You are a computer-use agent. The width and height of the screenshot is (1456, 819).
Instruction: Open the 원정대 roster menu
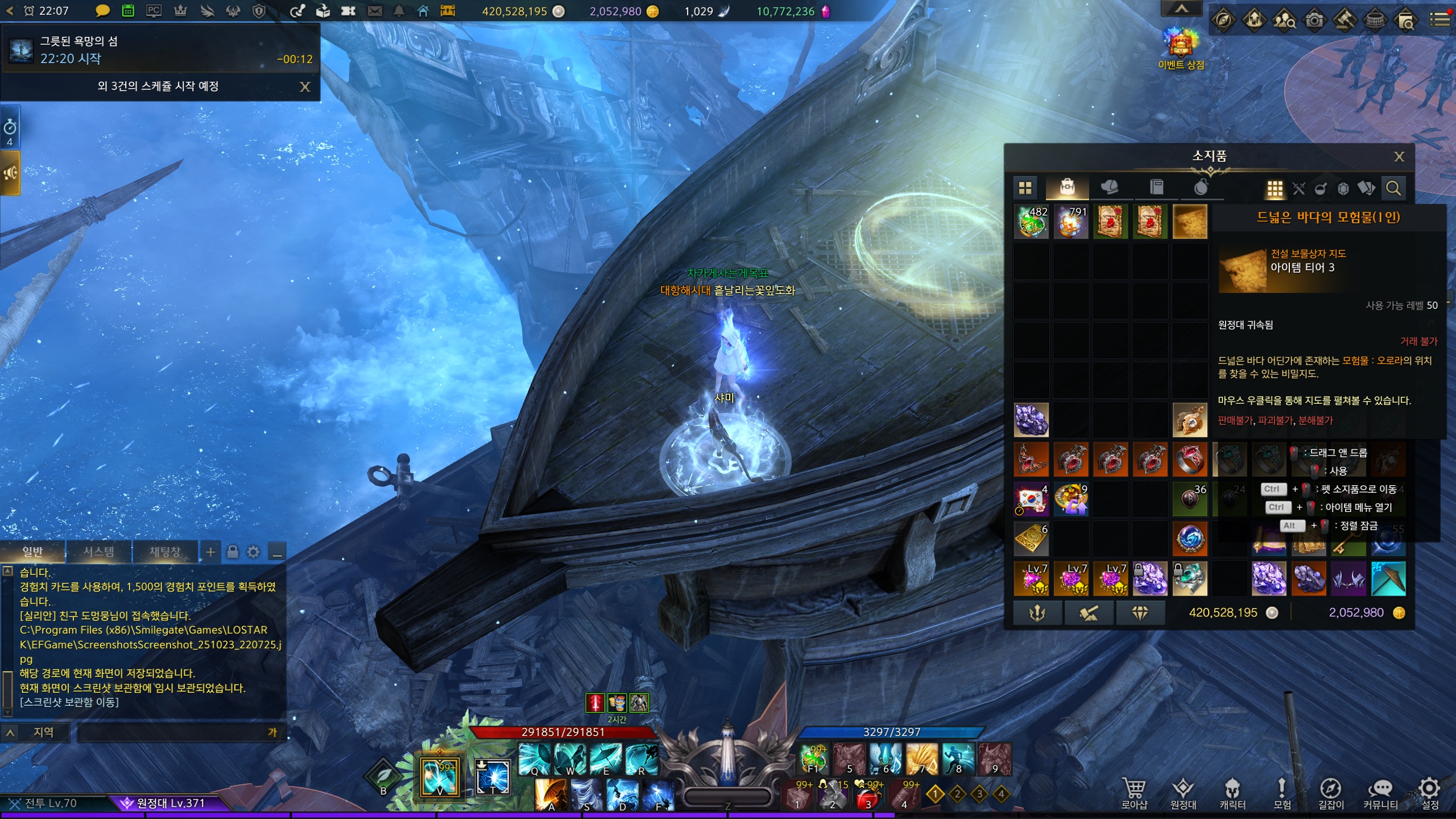(1183, 793)
